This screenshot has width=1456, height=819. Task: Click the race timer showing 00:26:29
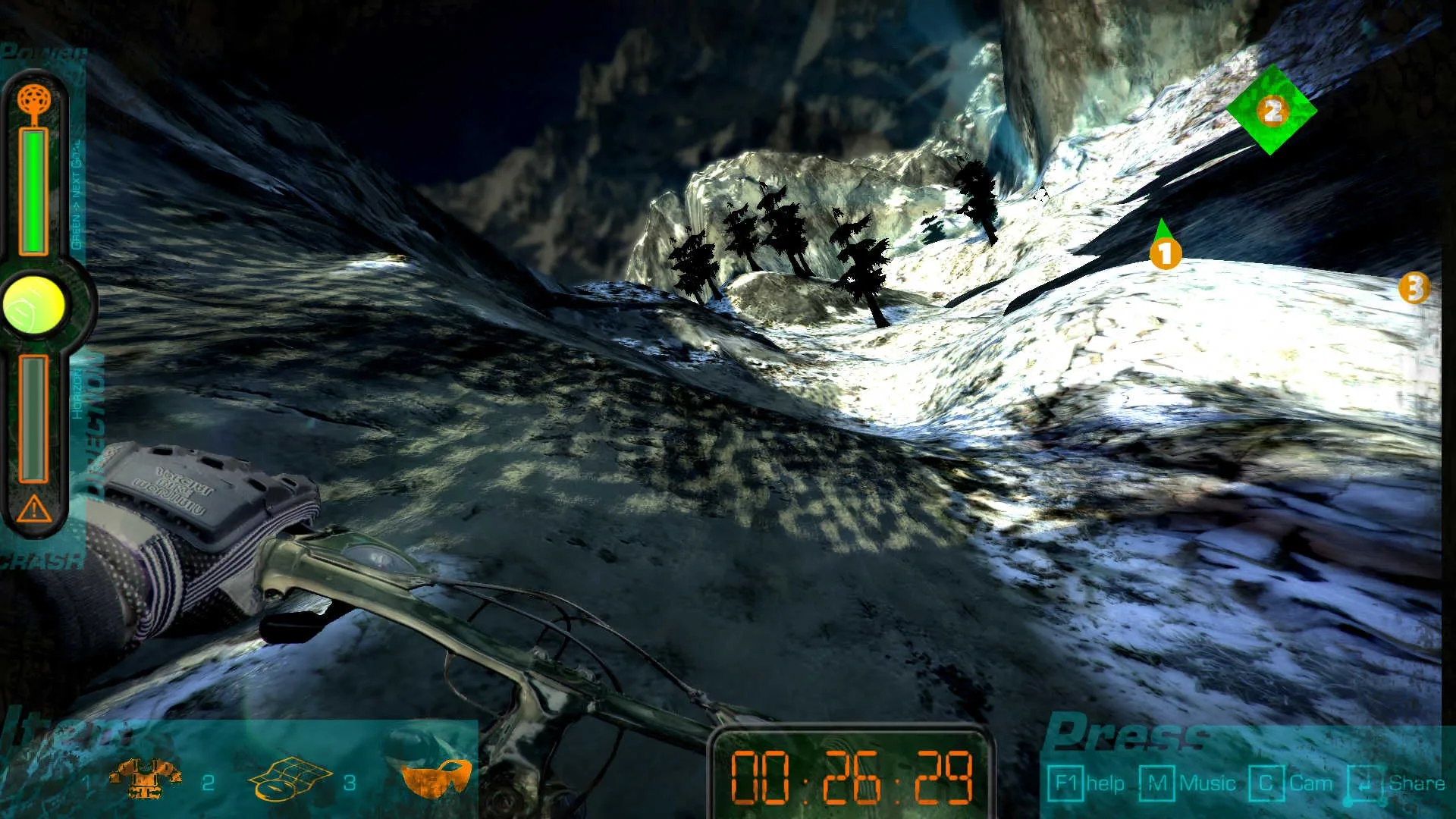852,776
